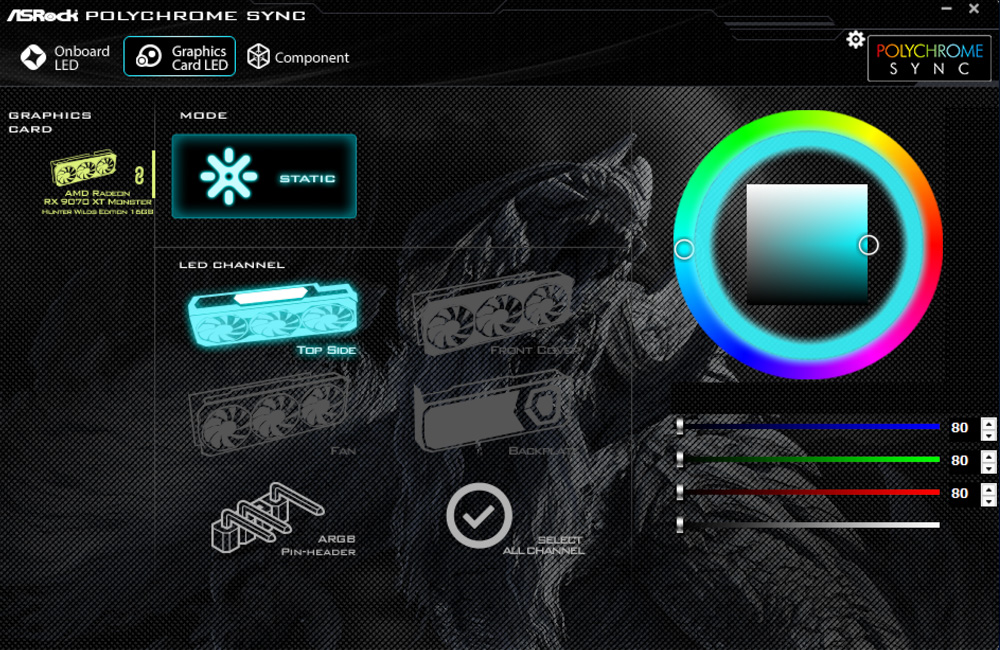
Task: Close the Polychrome Sync window
Action: click(x=975, y=9)
